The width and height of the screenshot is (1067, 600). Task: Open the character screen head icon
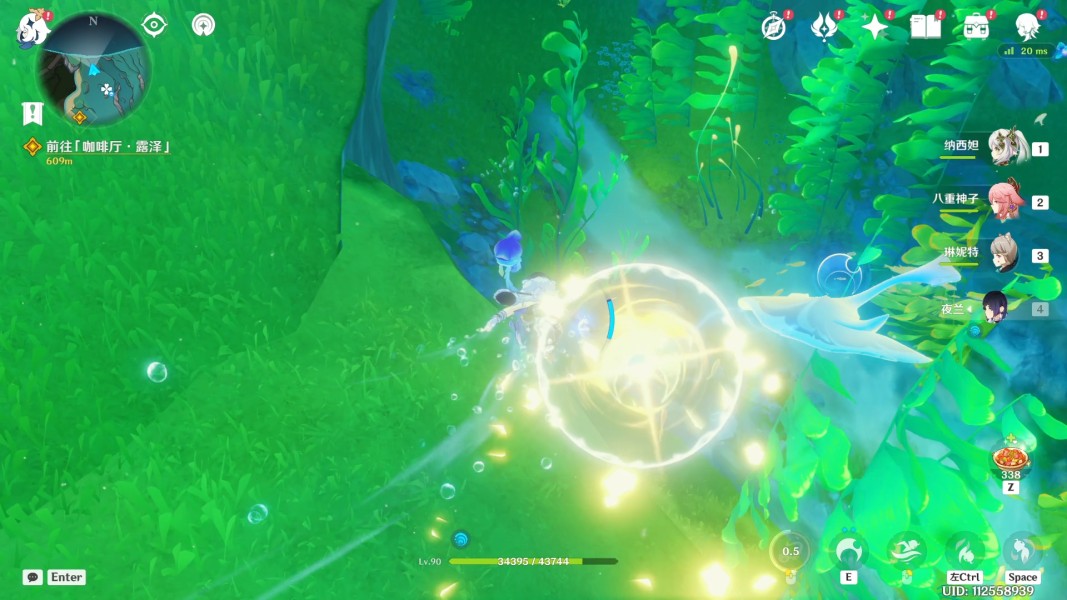[x=1027, y=27]
